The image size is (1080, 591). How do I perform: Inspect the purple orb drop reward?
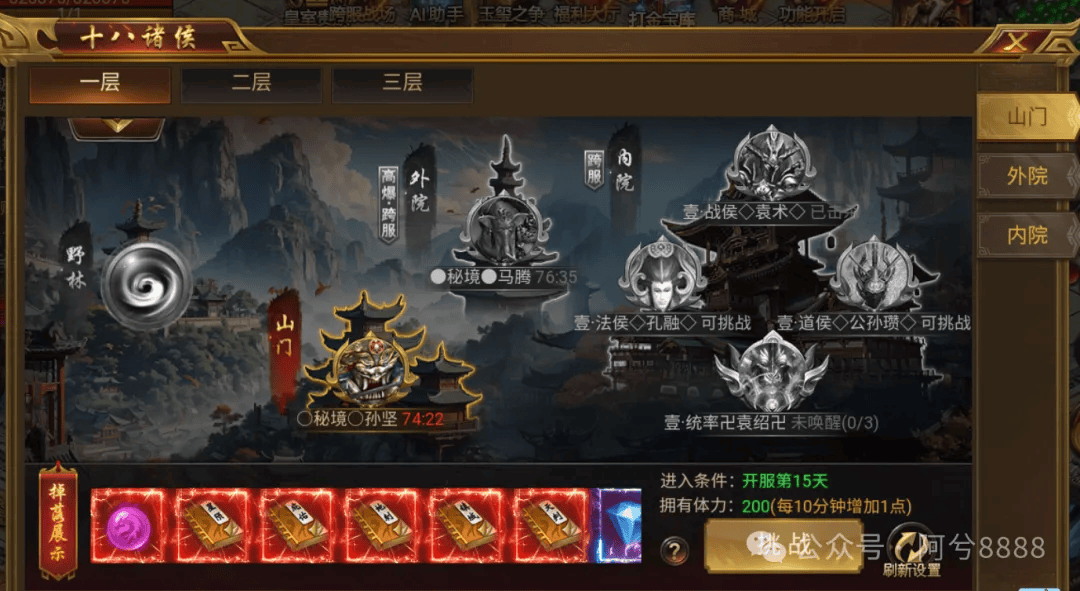pos(128,526)
